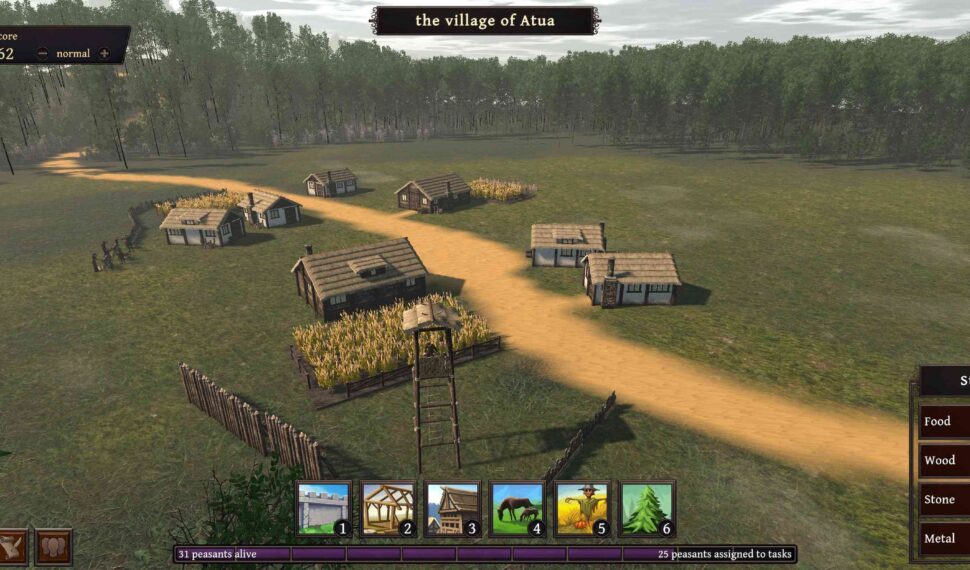Screen dimensions: 970x570
Task: Choose the pine tree forestry category
Action: tap(647, 508)
